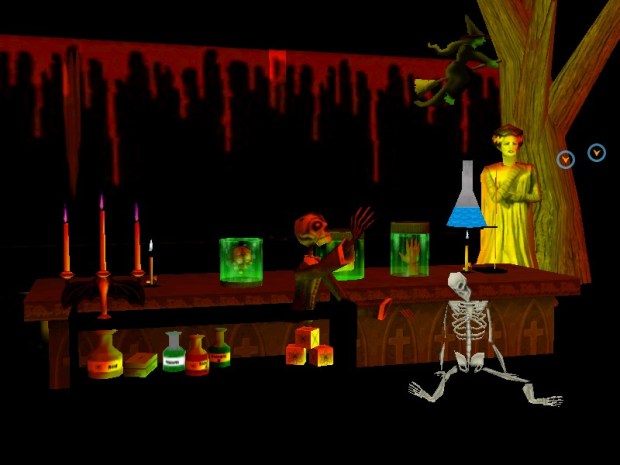Click the circled arrow marker overlapping the tree trunk
Viewport: 620px width, 465px height.
coord(566,159)
